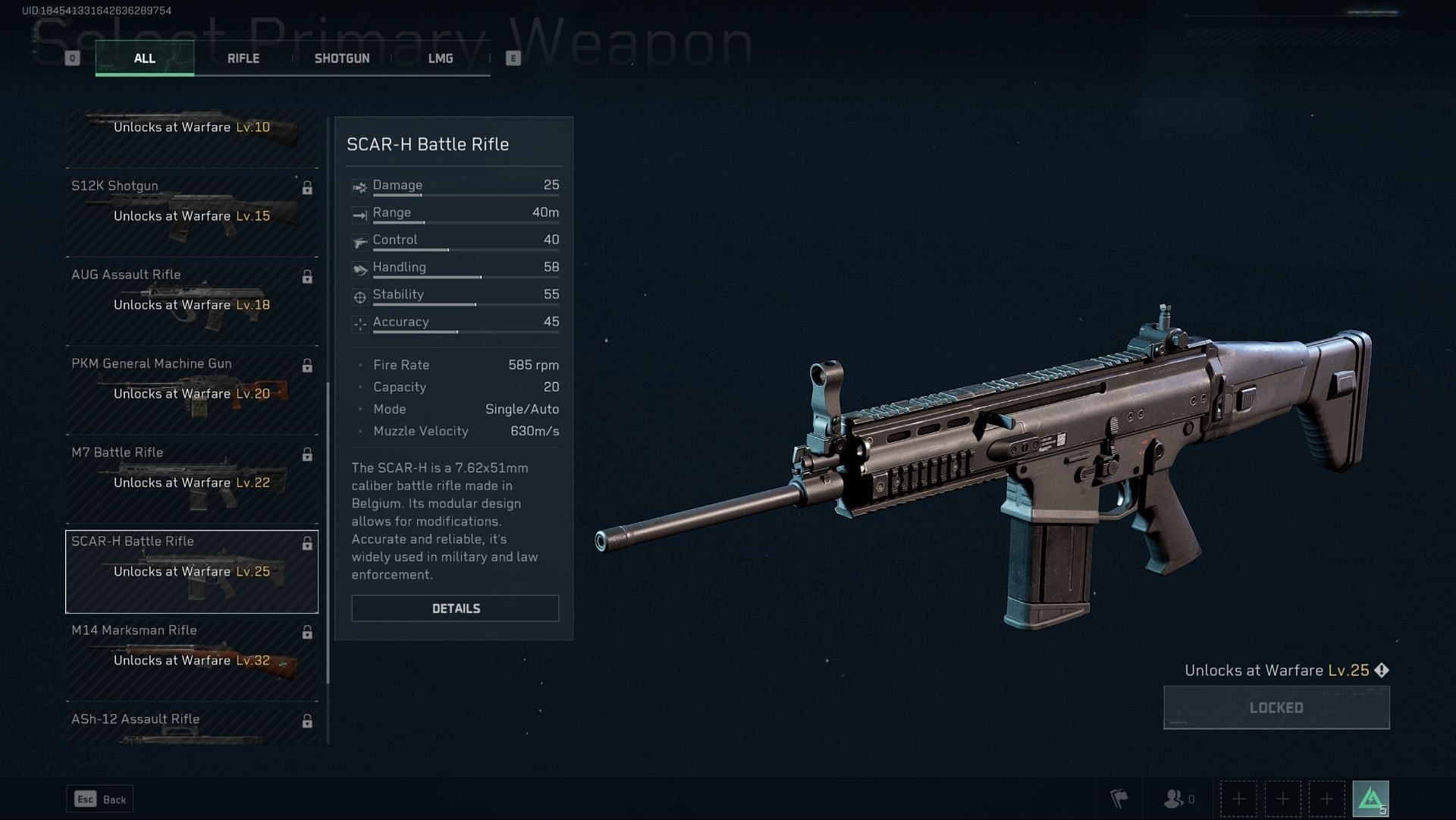Open the DETAILS panel for SCAR-H

point(455,608)
